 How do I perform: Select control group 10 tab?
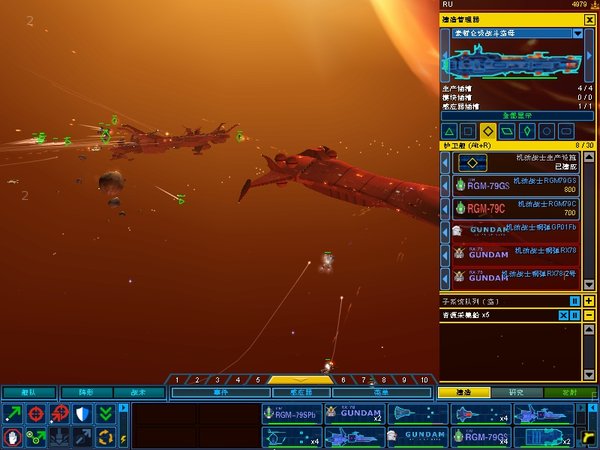coord(424,380)
